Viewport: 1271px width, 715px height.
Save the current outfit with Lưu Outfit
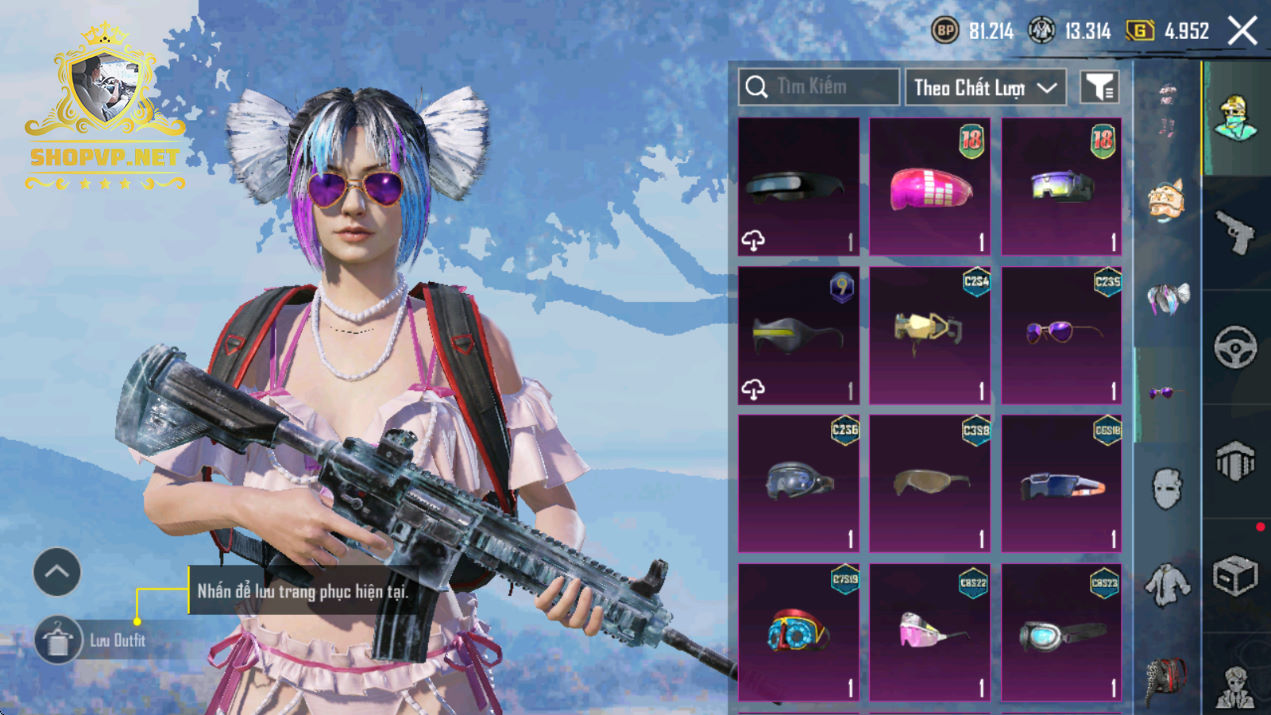60,640
